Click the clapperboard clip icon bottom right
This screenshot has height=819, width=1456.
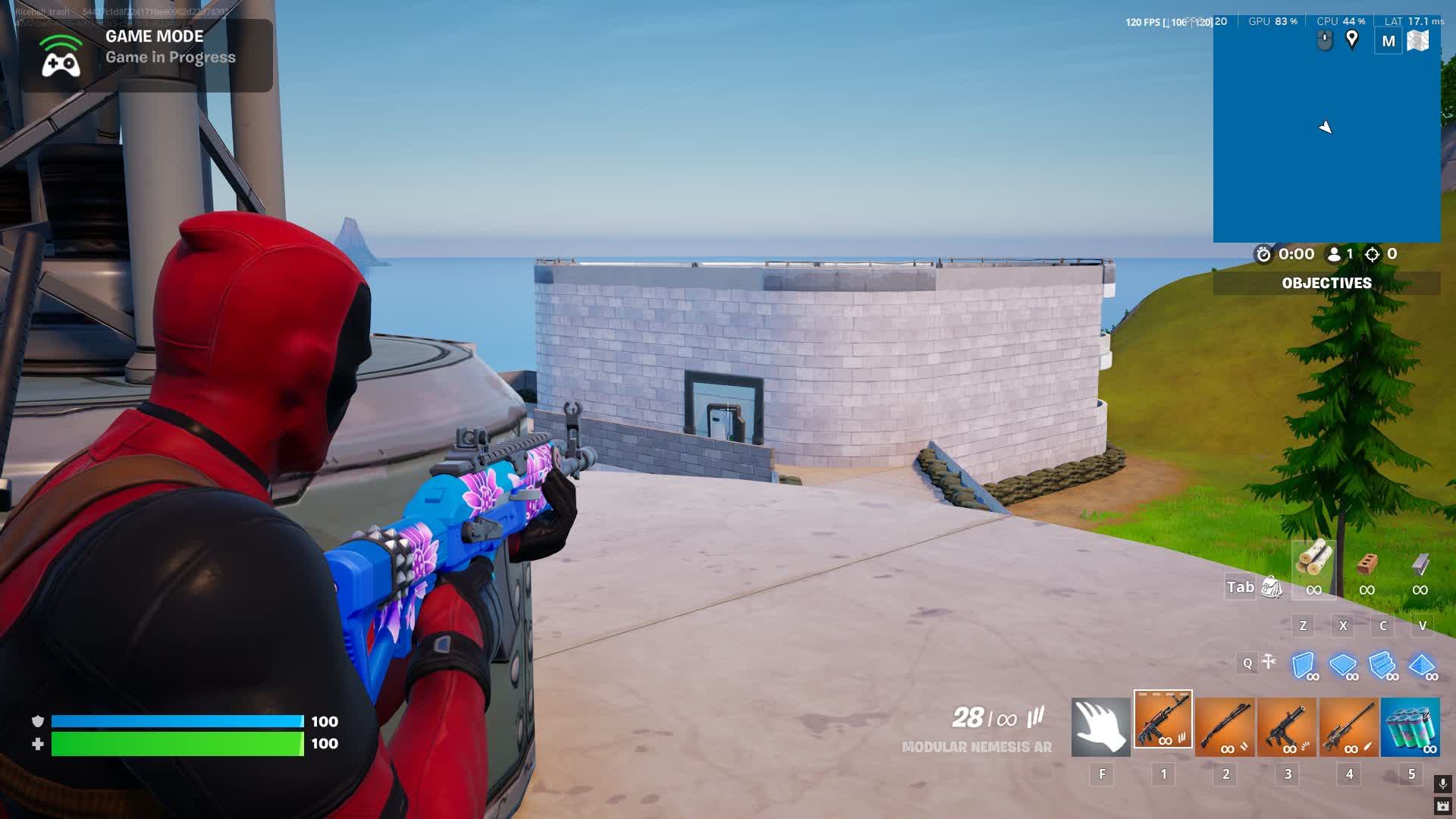(x=1443, y=806)
